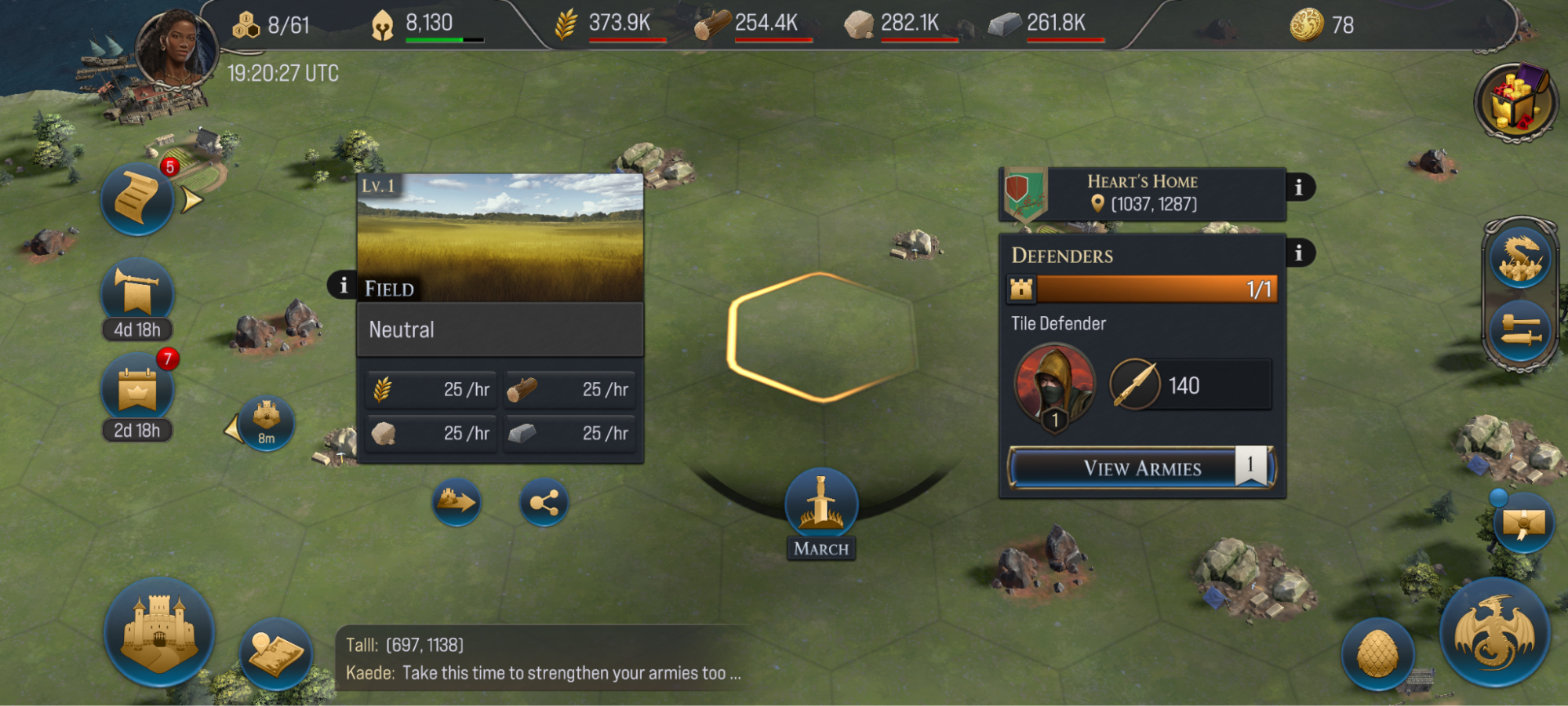Screen dimensions: 1568x706
Task: Open the player portrait profile
Action: [x=176, y=49]
